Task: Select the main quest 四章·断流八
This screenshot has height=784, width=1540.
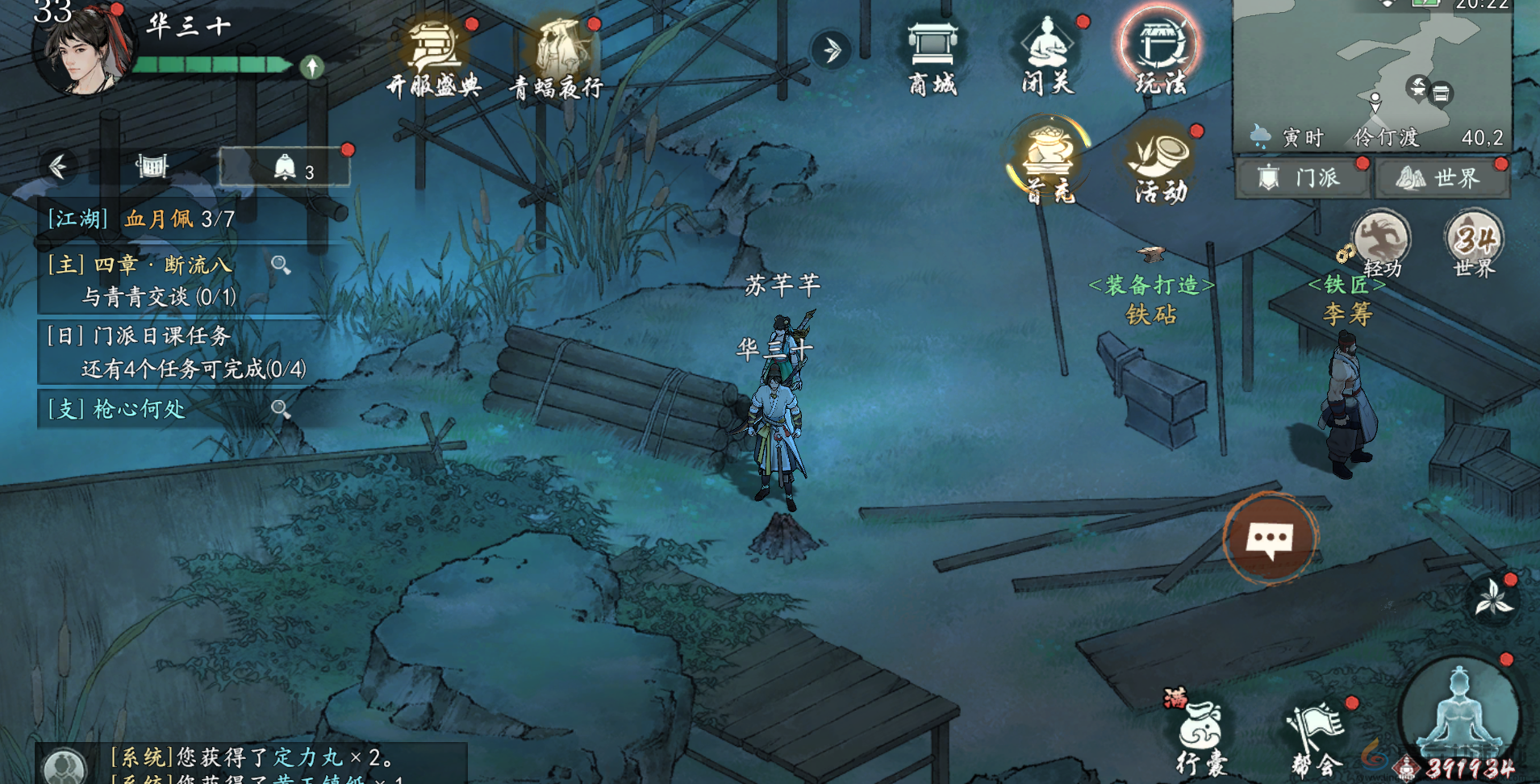Action: click(161, 279)
